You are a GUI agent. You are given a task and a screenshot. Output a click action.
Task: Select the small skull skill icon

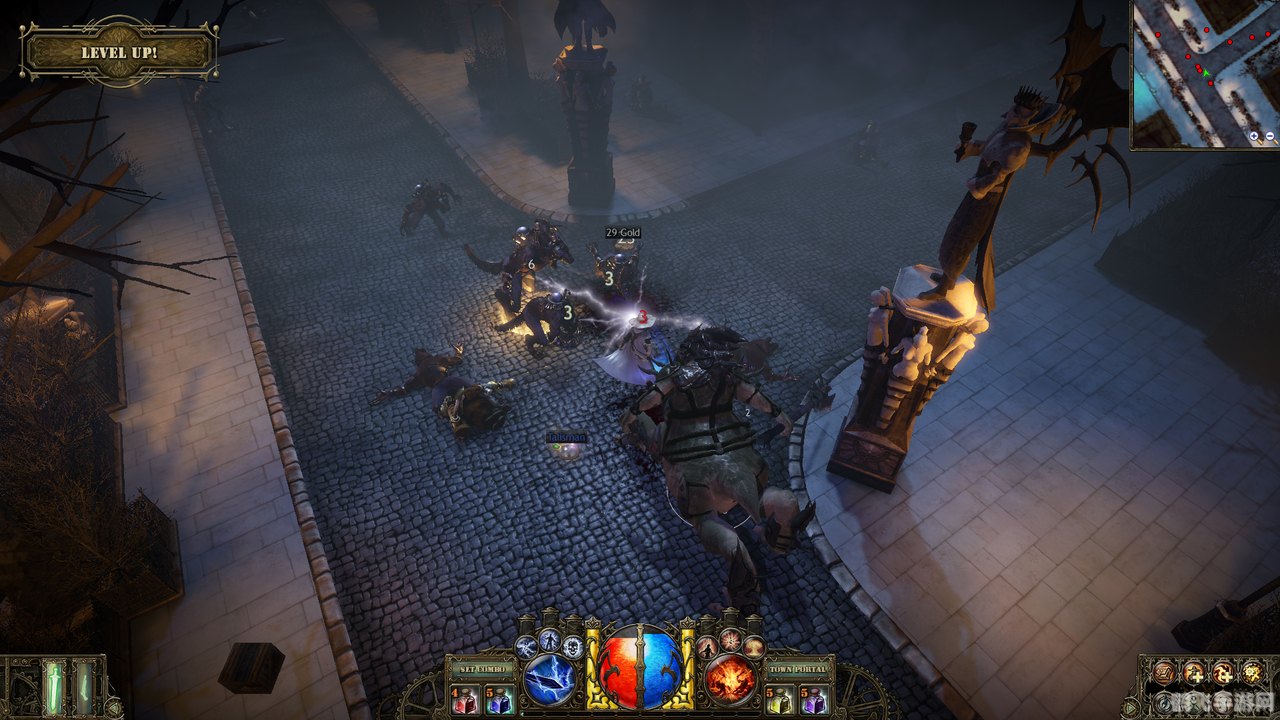573,646
